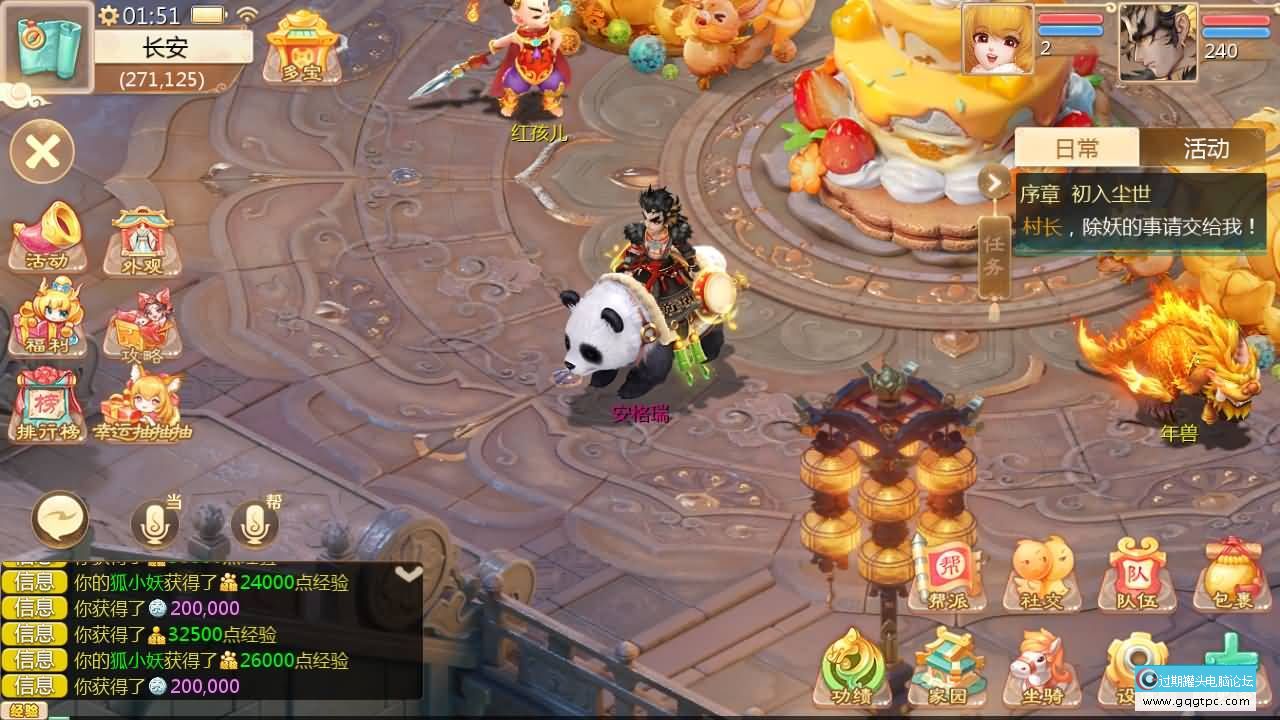Open the 幸运抽抽抽 lucky draw

tap(143, 404)
